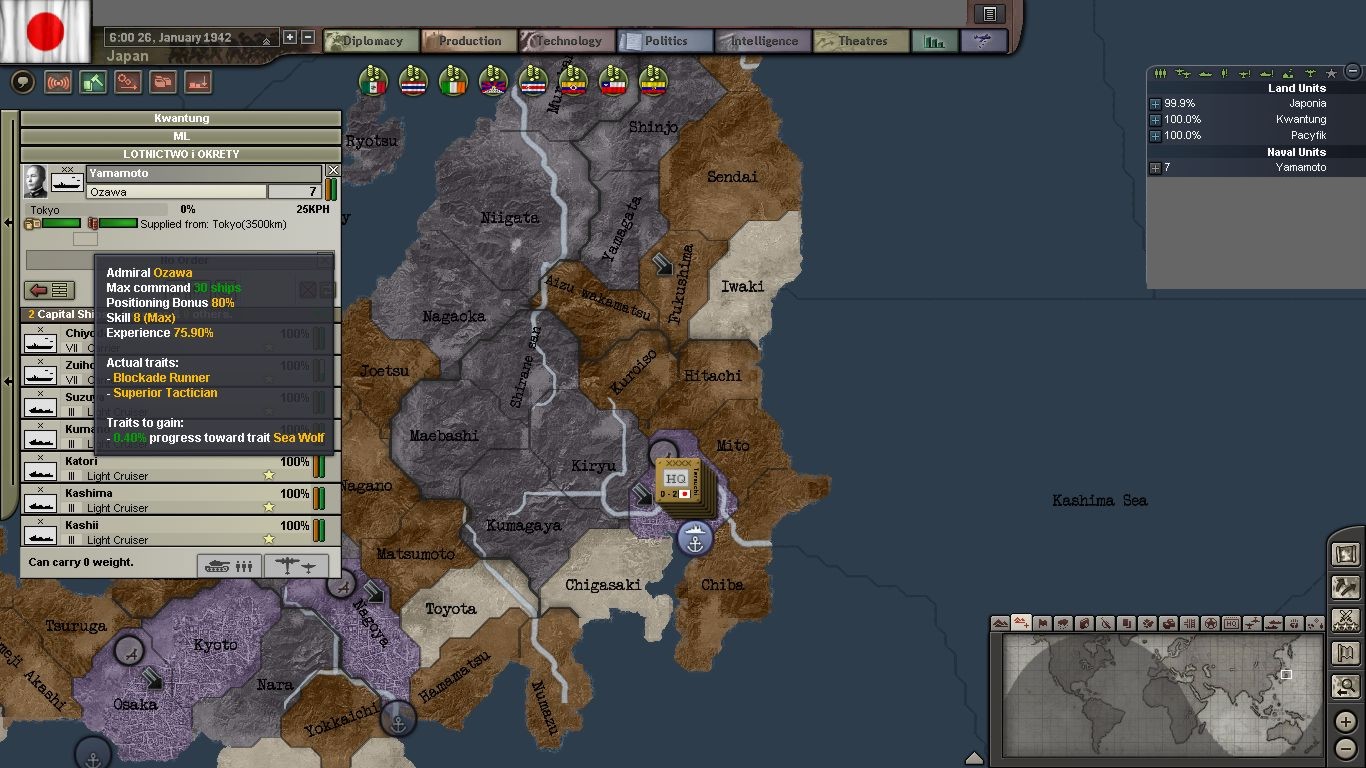Decrease game speed with minus button

point(308,37)
